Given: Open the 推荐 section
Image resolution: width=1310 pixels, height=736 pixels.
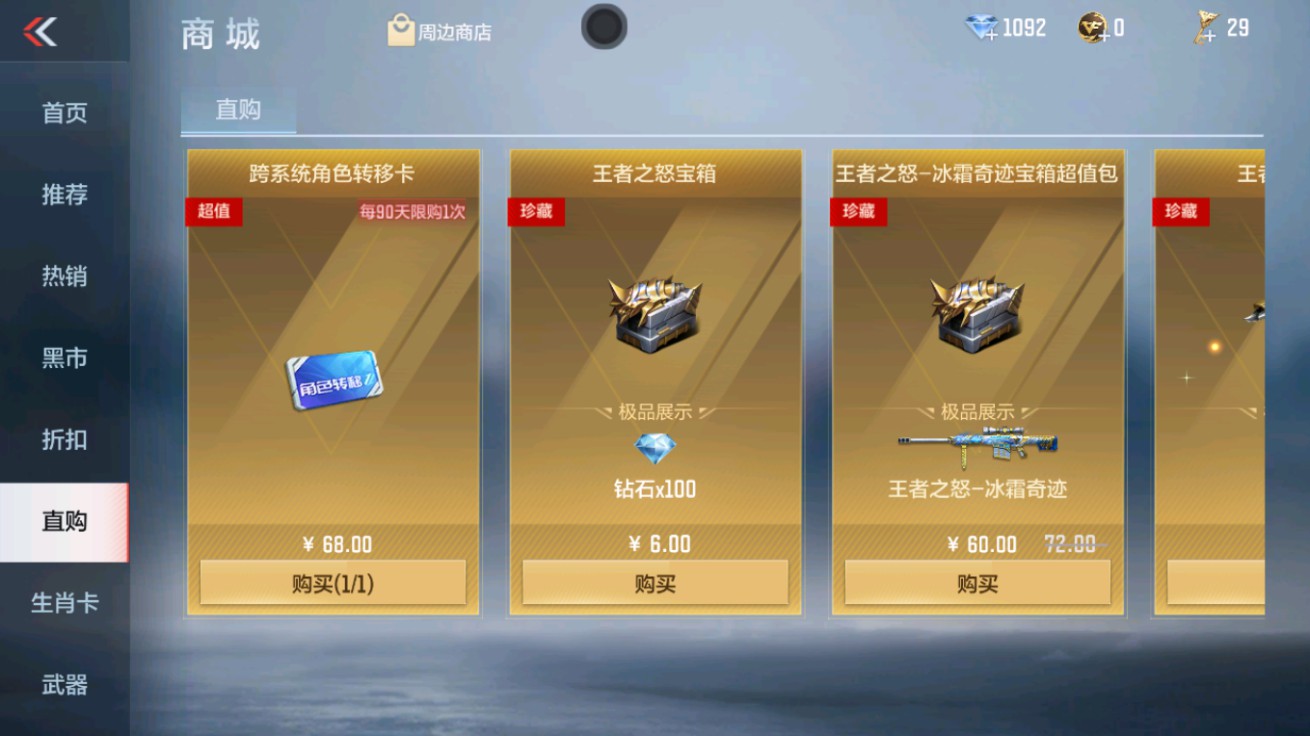Looking at the screenshot, I should (62, 196).
